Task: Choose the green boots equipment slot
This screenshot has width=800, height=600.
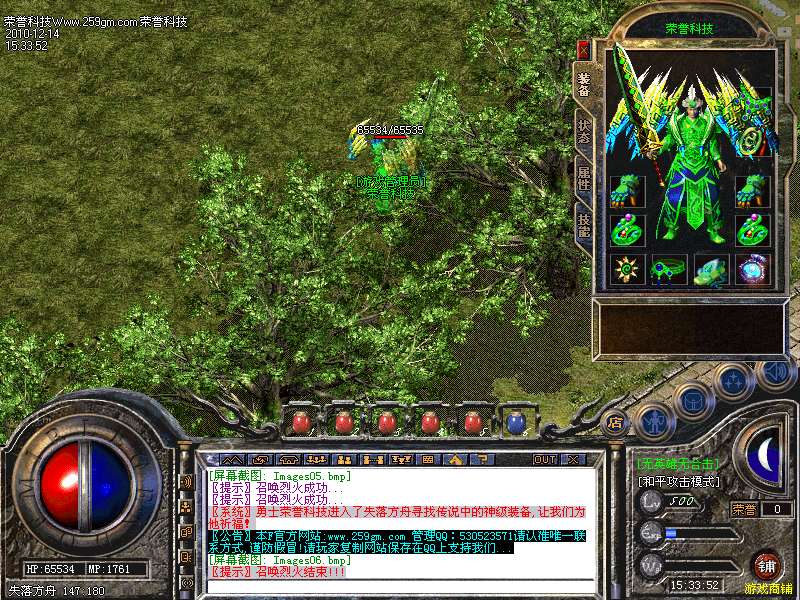Action: pos(711,270)
